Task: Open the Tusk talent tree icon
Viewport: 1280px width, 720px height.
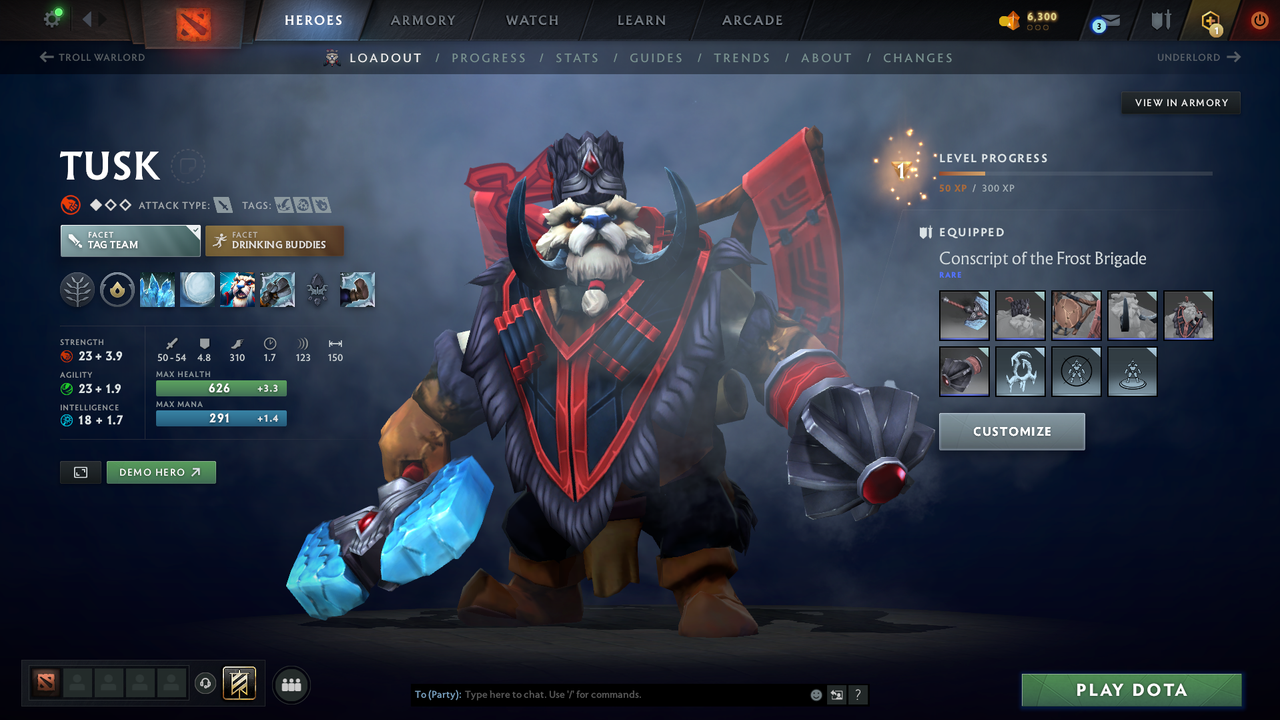Action: (x=77, y=290)
